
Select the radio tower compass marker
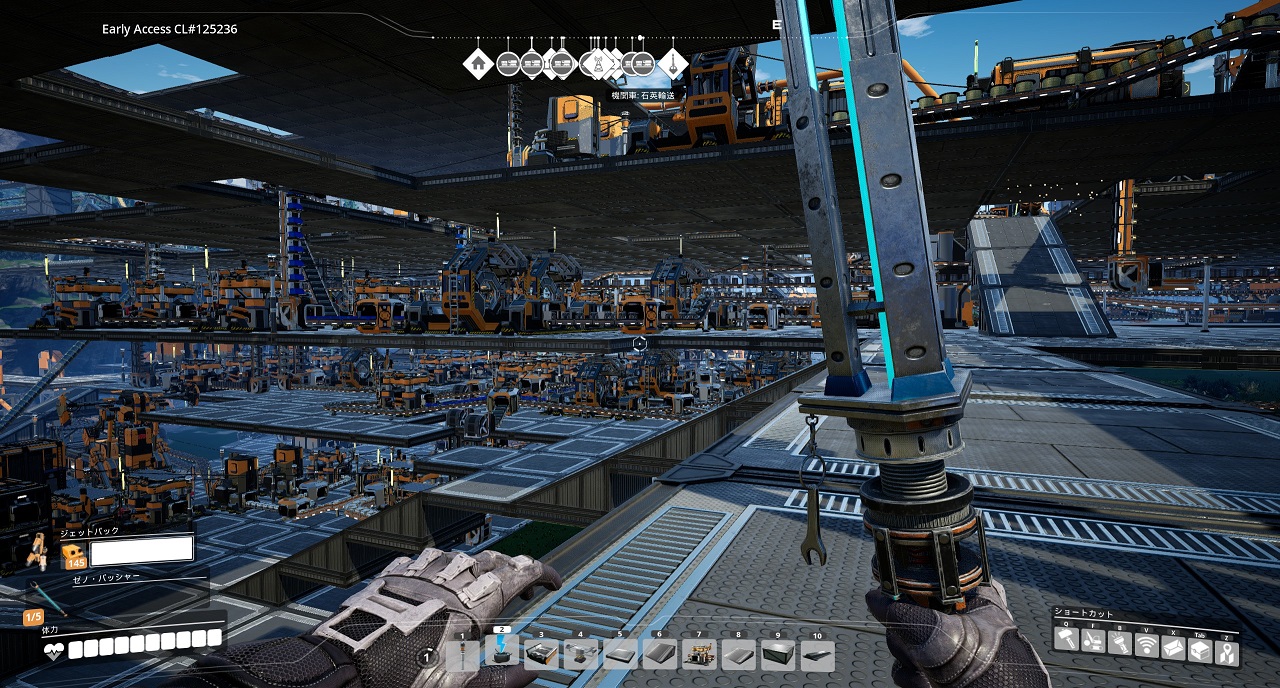tap(599, 65)
